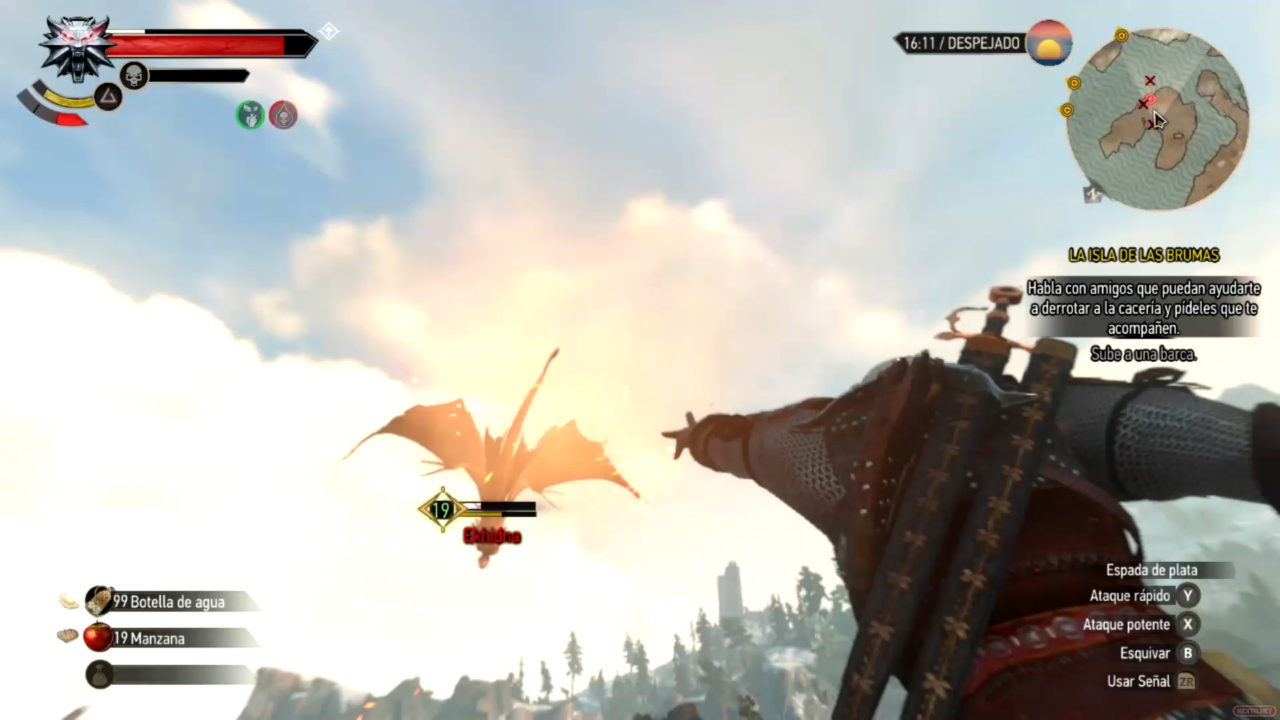Click the sunset weather icon
Image resolution: width=1280 pixels, height=720 pixels.
click(x=1049, y=43)
